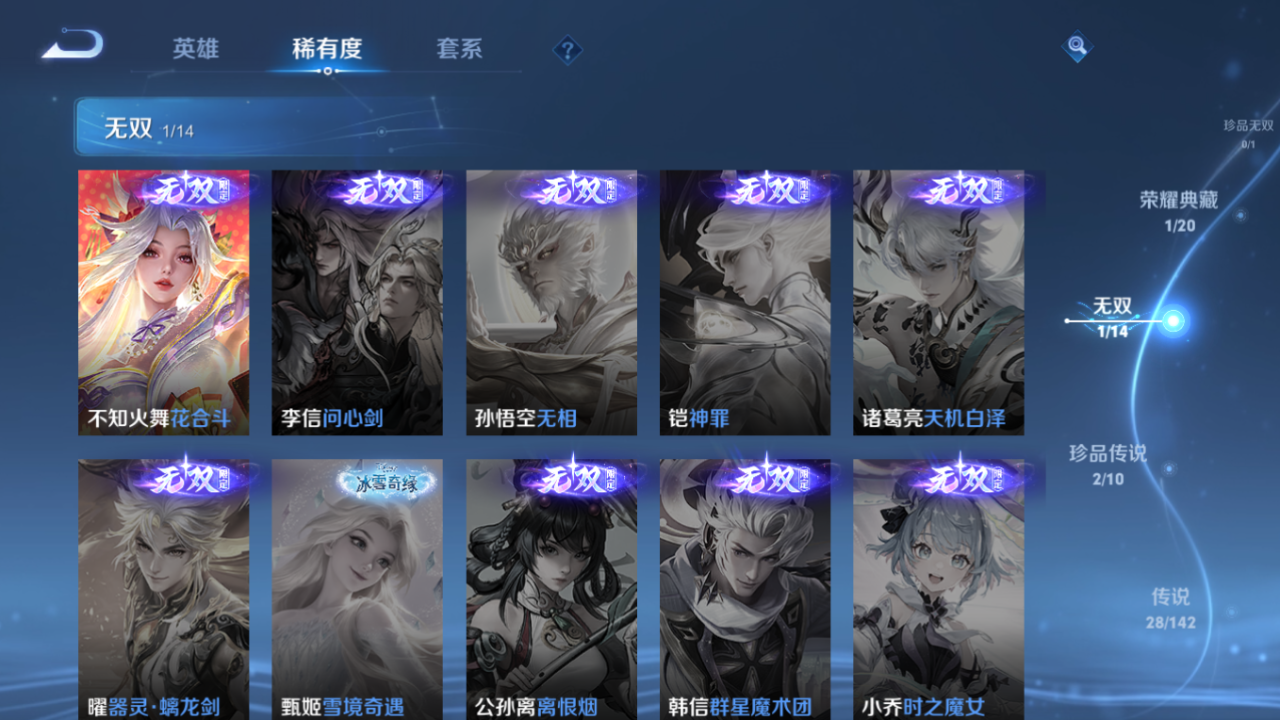Screen dimensions: 1280x720
Task: Open the 铠神罪 skin thumbnail
Action: 745,300
